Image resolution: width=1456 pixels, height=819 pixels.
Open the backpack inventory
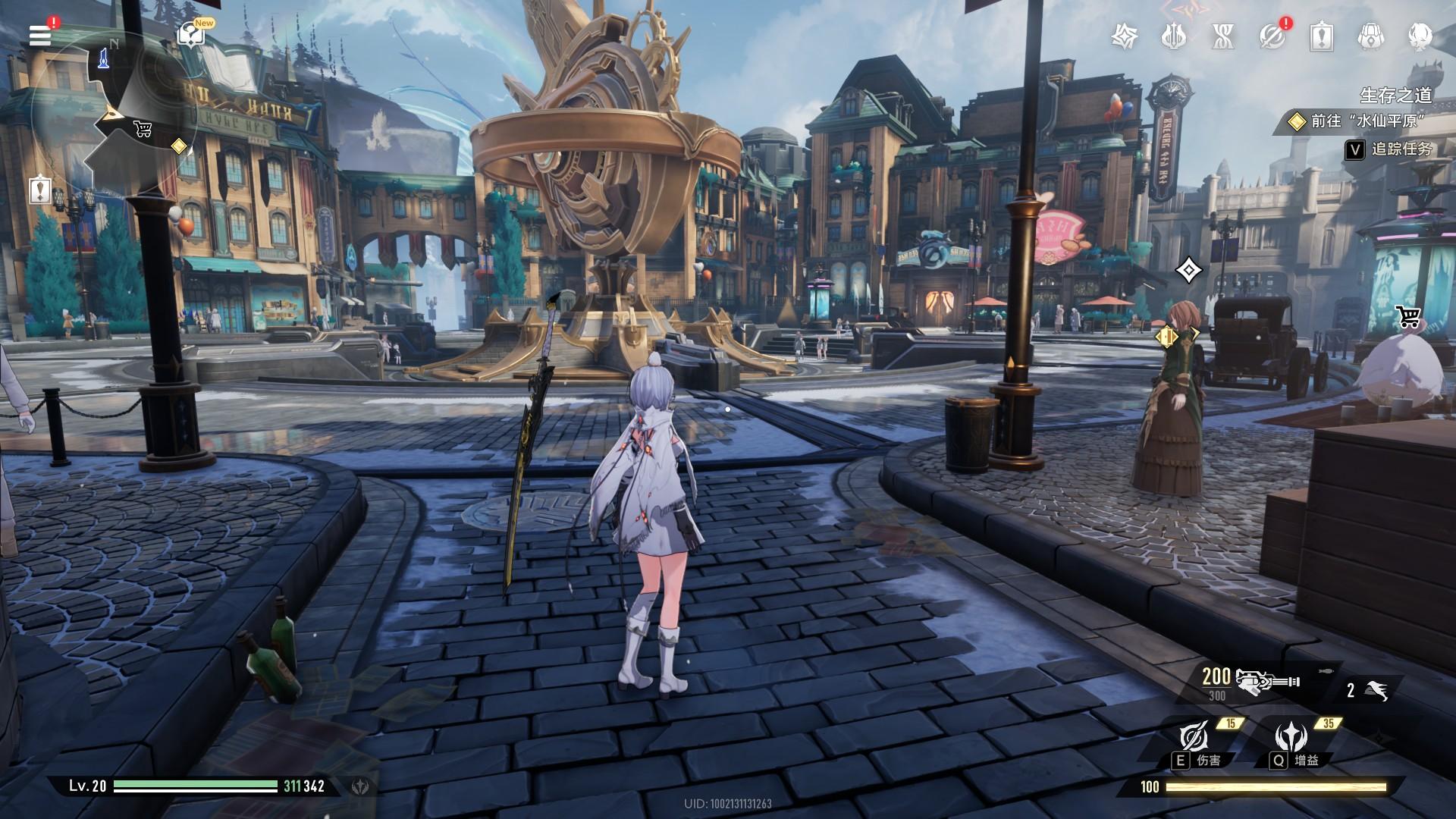coord(1370,36)
